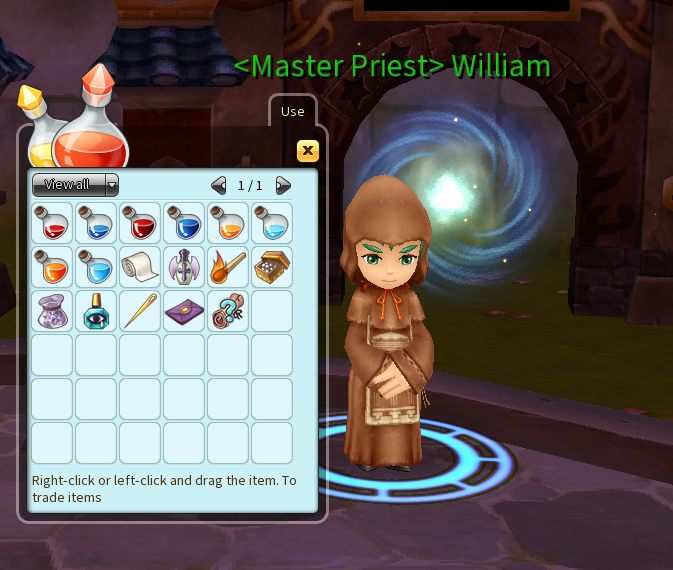Choose the winged bottle with cross
673x570 pixels.
pos(184,267)
